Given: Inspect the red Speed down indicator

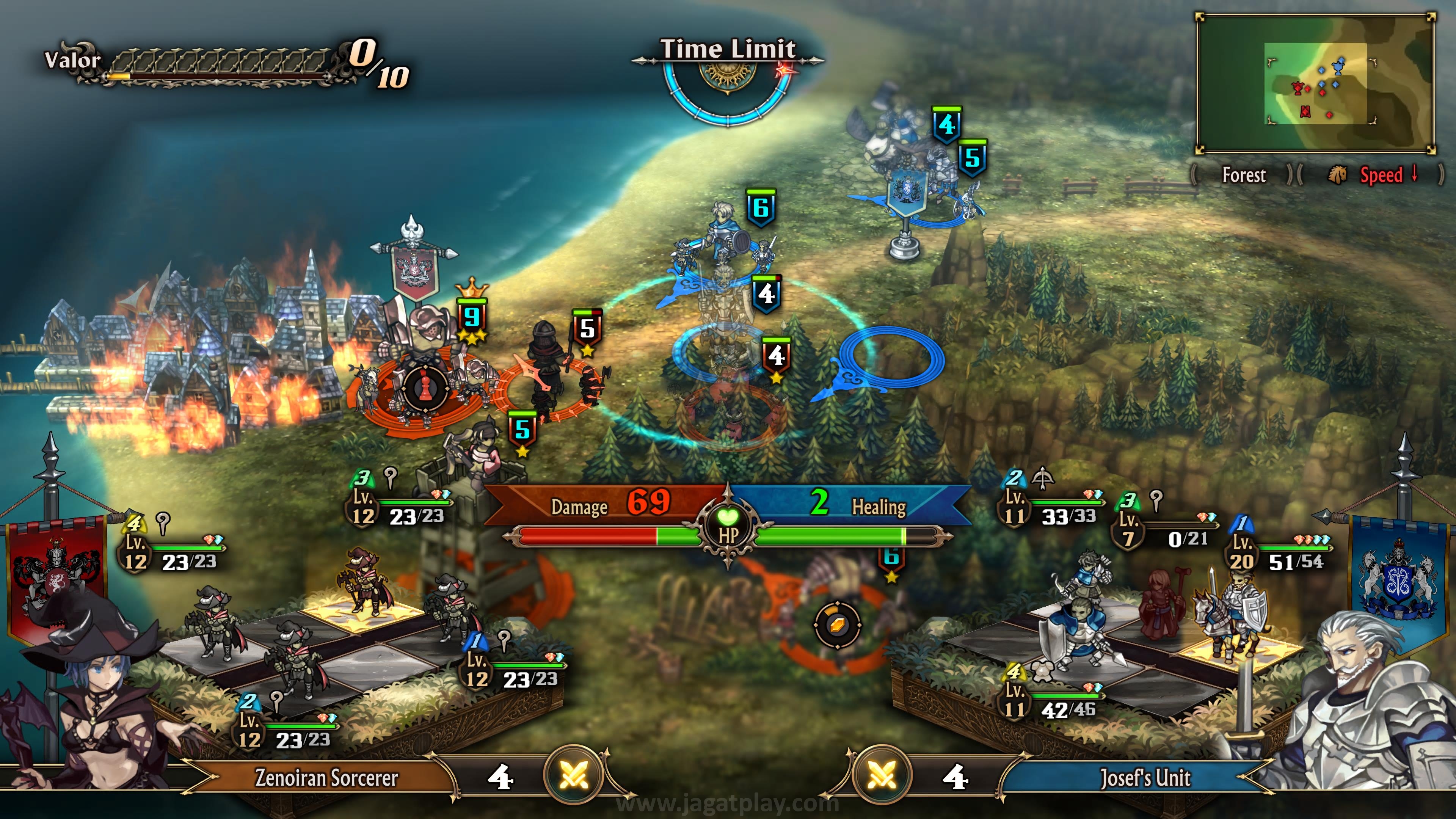Looking at the screenshot, I should 1381,175.
